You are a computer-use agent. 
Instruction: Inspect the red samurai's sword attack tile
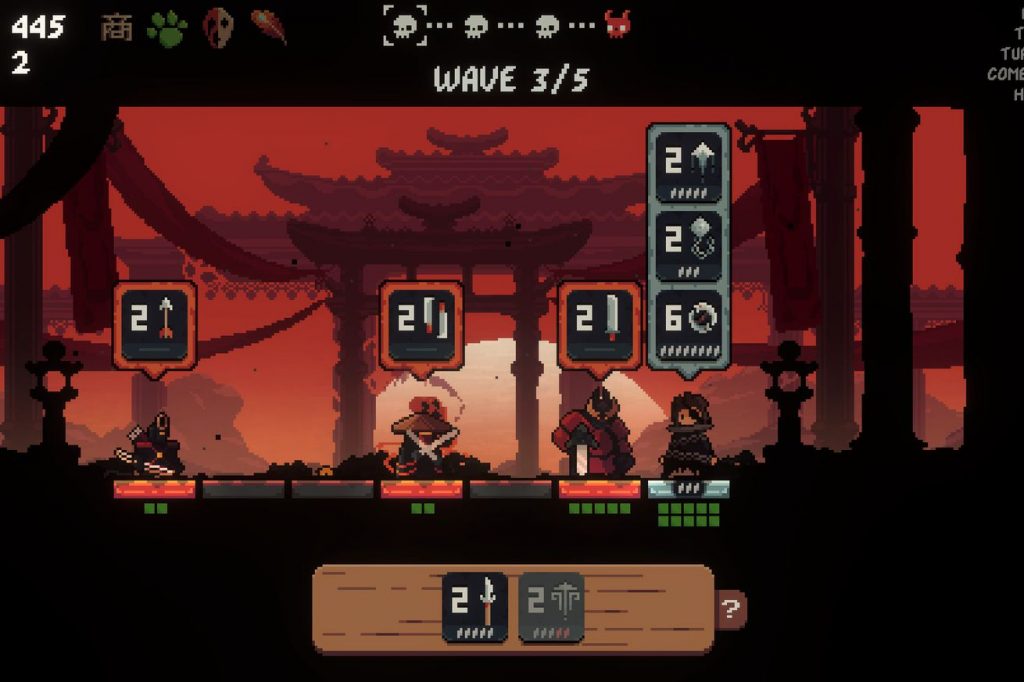[599, 323]
